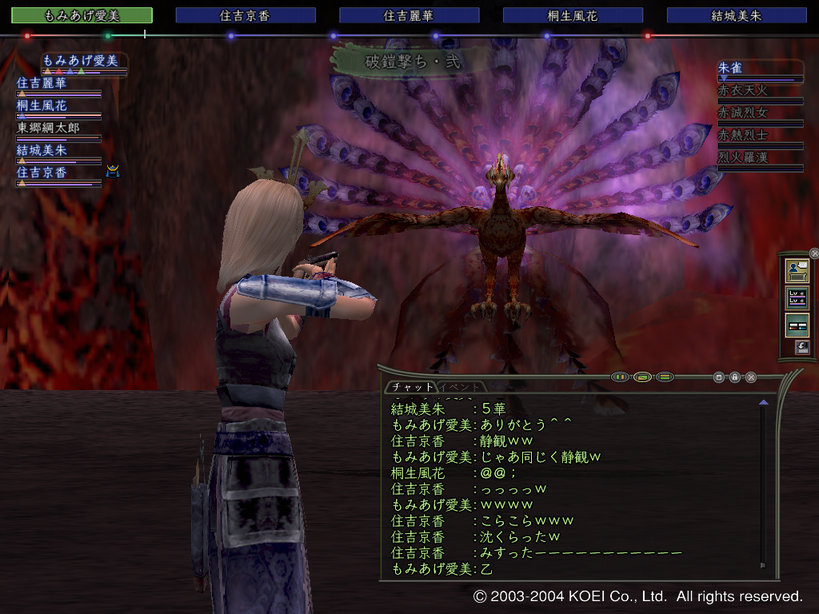The height and width of the screenshot is (614, 819).
Task: Close the small side icon panel
Action: (812, 253)
